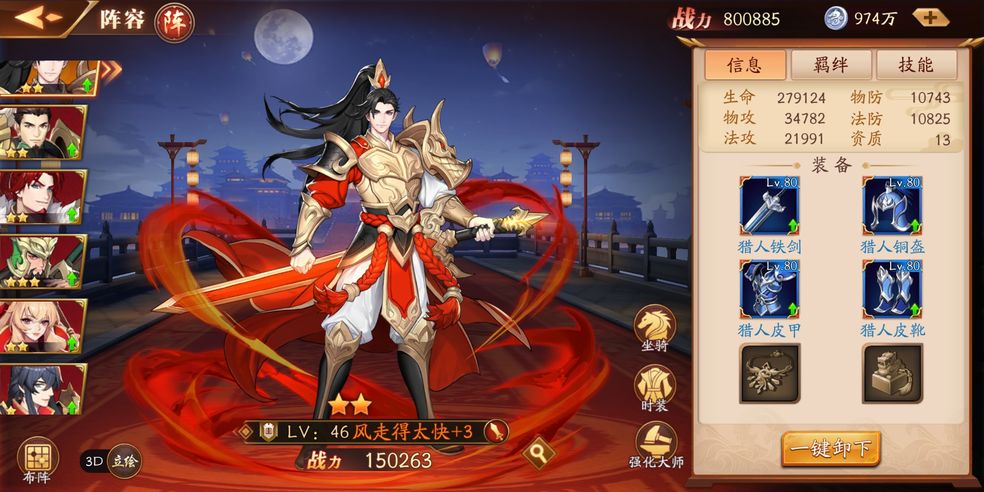Open the 坐骑 mount menu
Image resolution: width=984 pixels, height=492 pixels.
click(655, 328)
